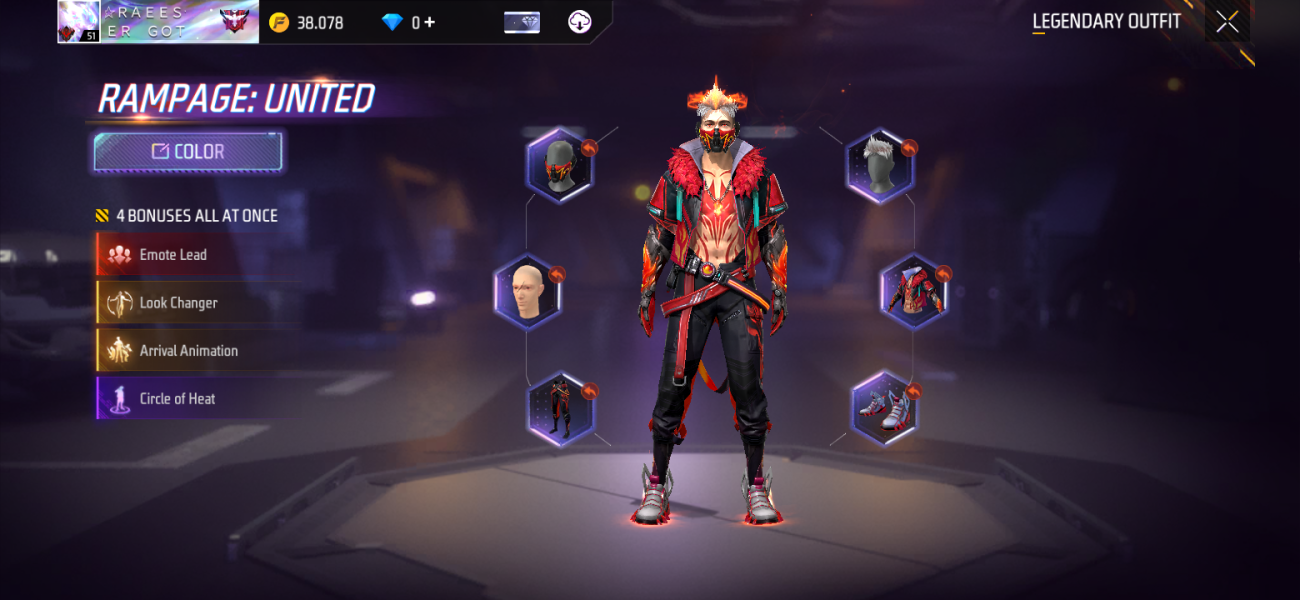The width and height of the screenshot is (1300, 600).
Task: Select the sneakers outfit piece
Action: tap(884, 408)
